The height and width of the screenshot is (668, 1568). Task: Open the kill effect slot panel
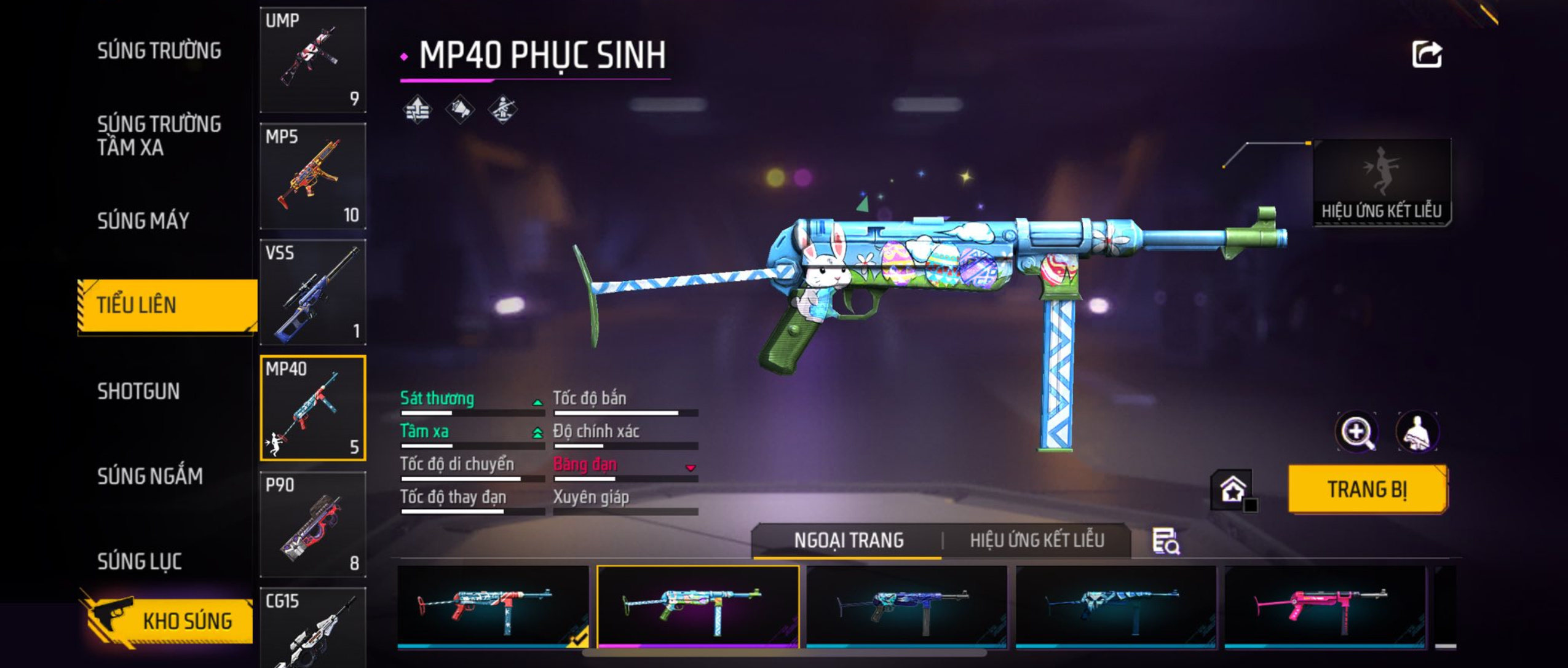tap(1381, 183)
